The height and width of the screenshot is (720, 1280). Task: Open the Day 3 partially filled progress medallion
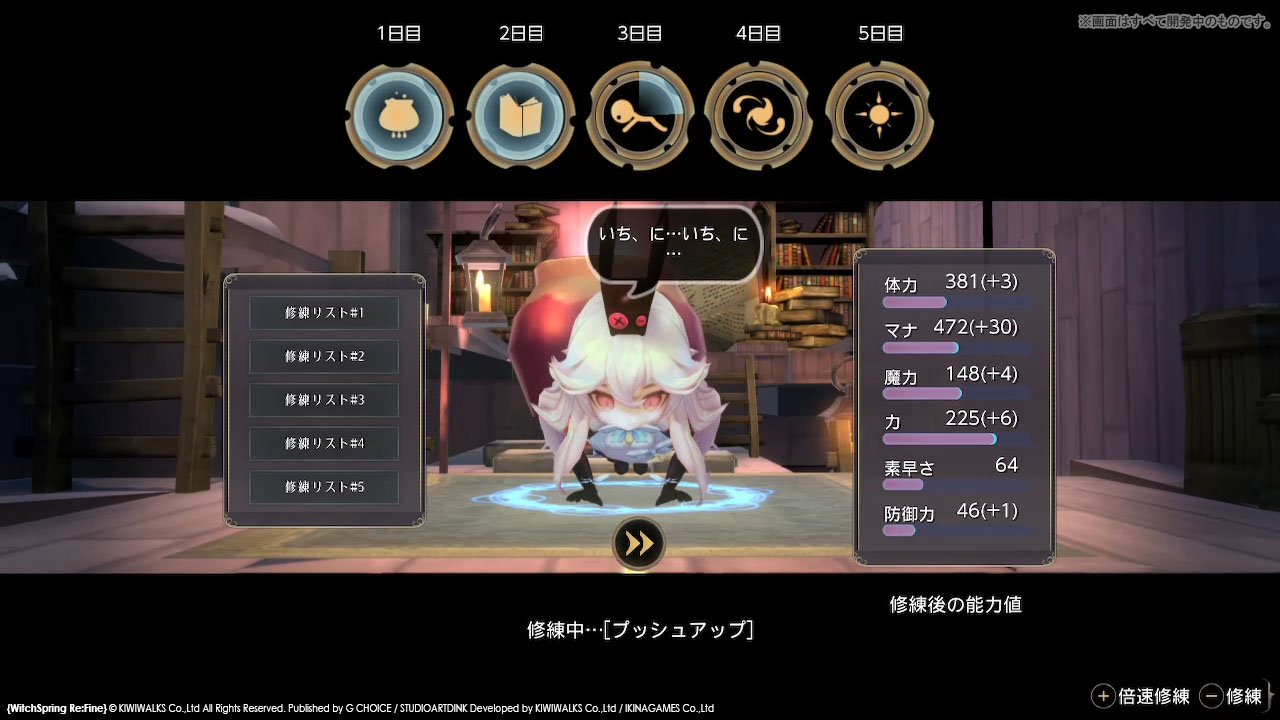(639, 113)
